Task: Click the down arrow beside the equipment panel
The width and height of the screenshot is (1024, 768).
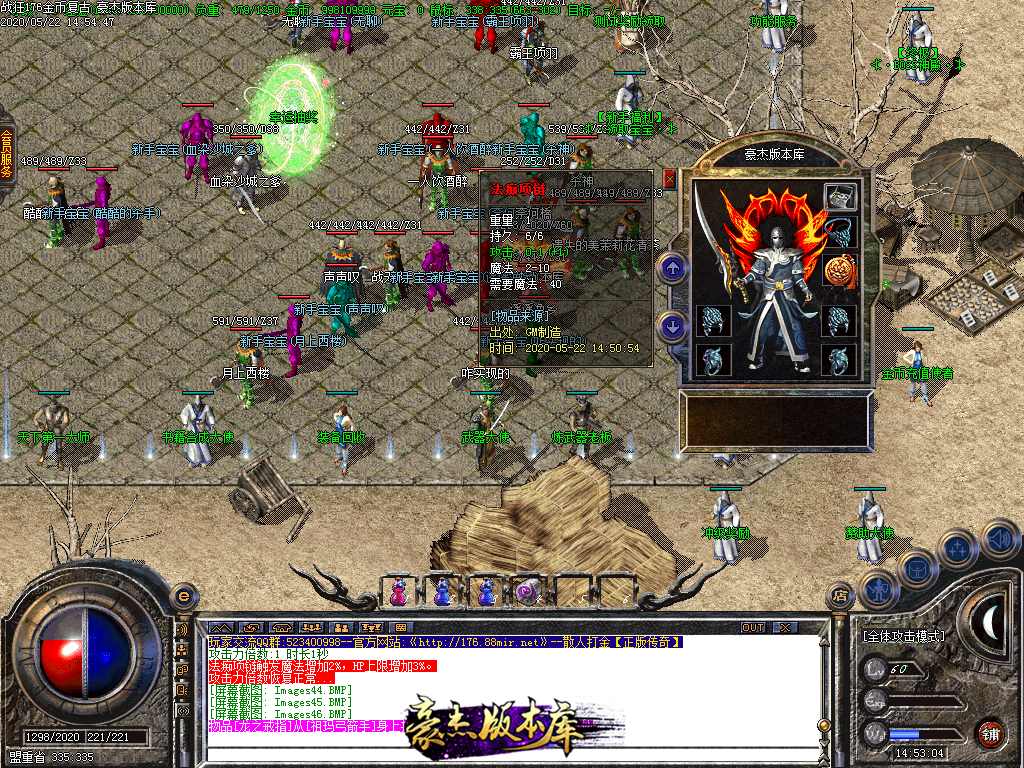Action: tap(672, 326)
